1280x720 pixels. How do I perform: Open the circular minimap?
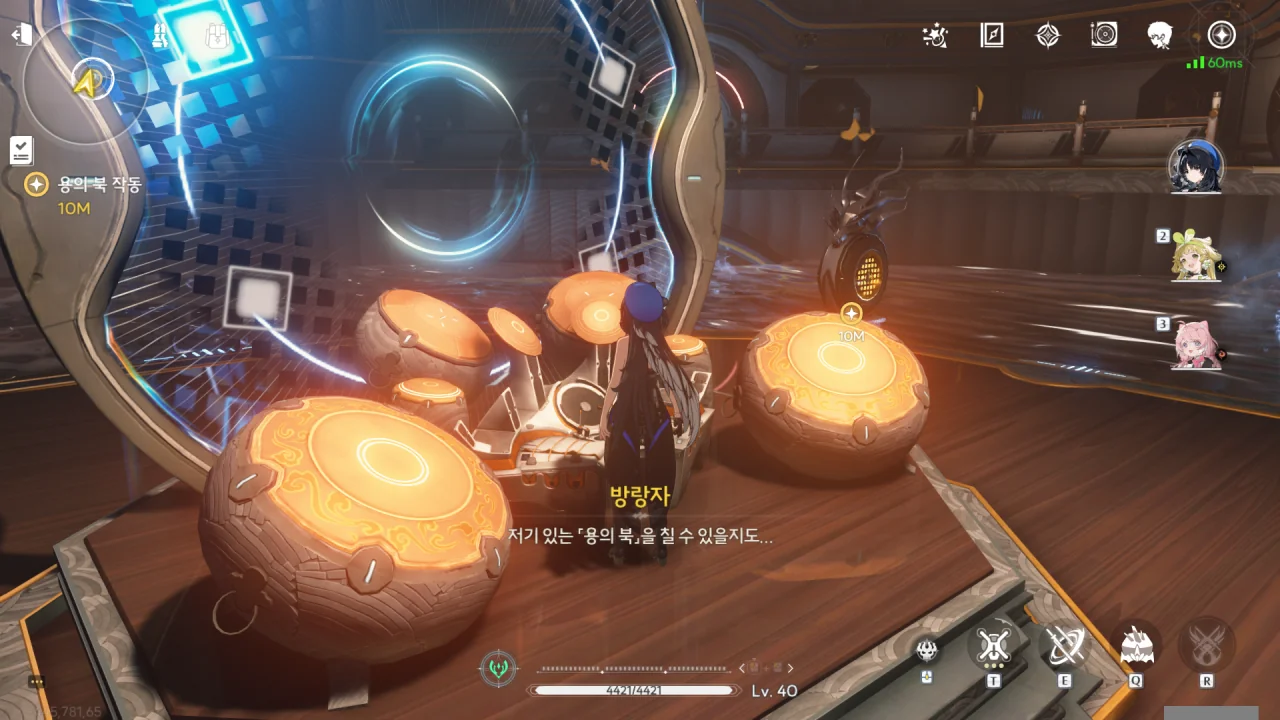[86, 80]
